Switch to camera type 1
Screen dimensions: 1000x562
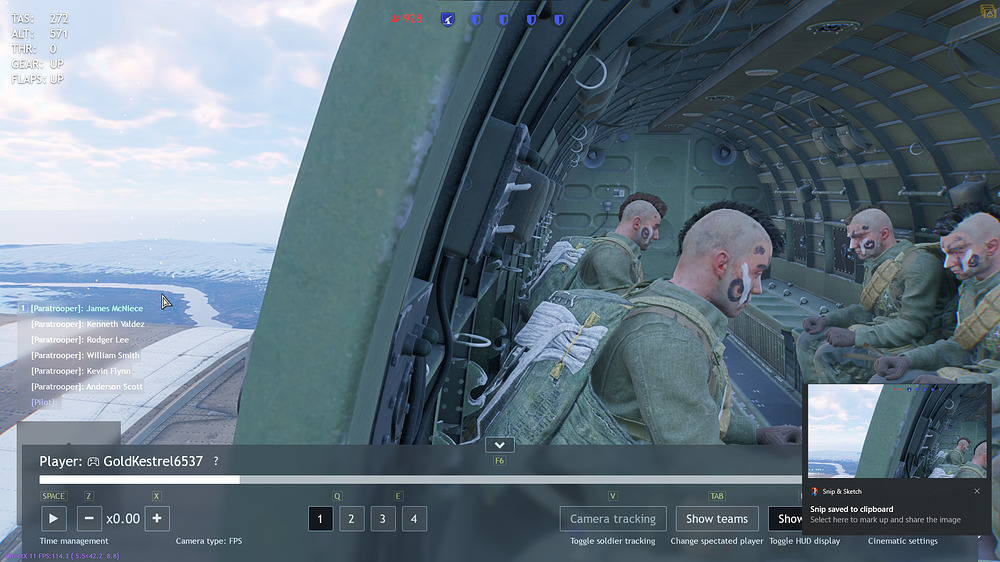[320, 518]
